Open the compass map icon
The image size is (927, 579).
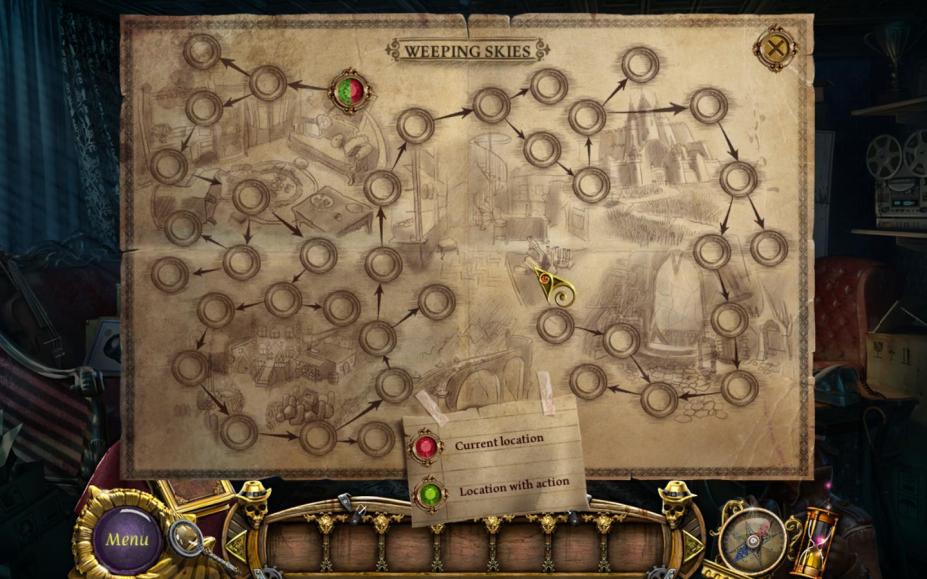(752, 537)
